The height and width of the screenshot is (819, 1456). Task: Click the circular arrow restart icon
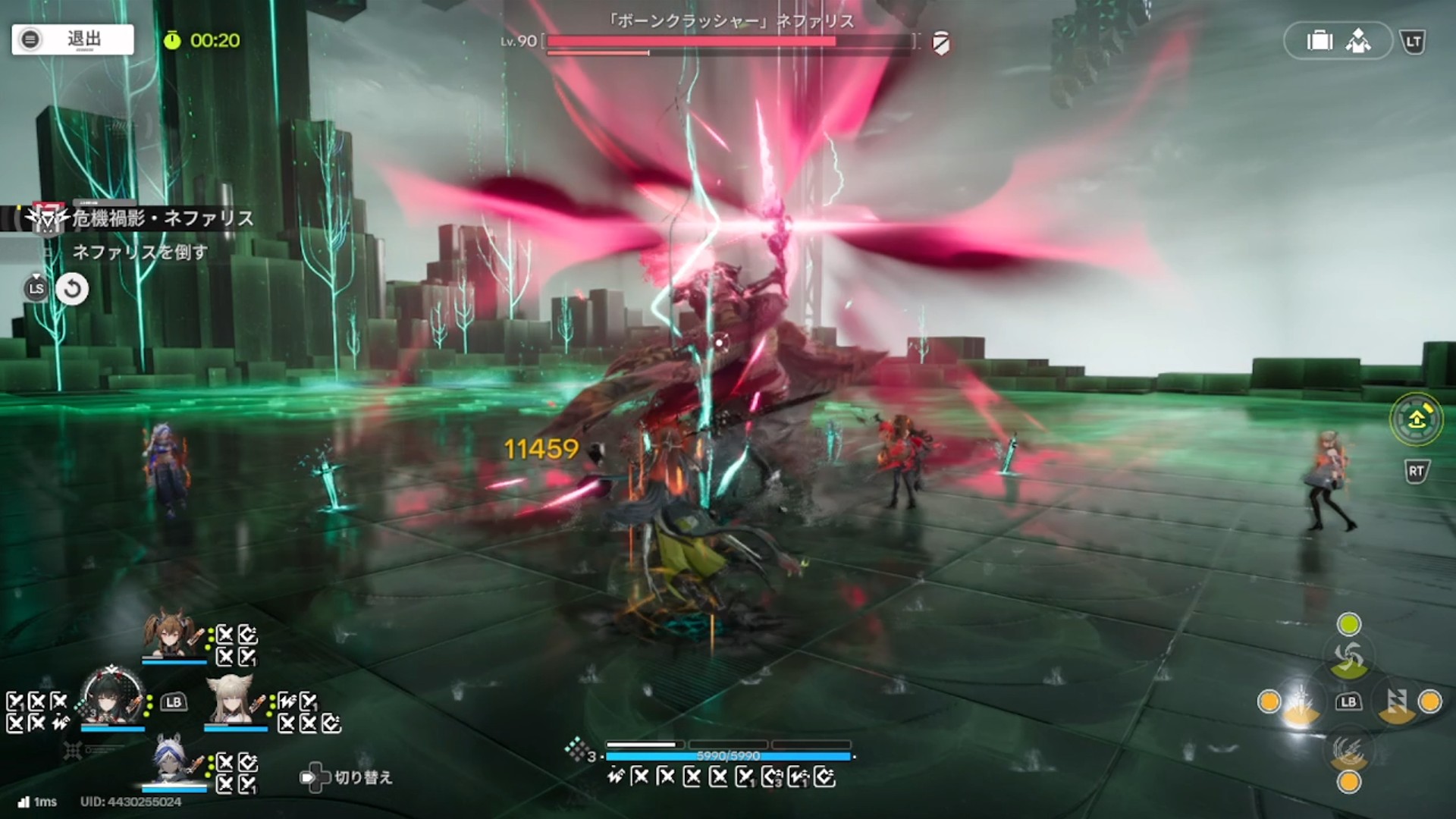pos(73,289)
